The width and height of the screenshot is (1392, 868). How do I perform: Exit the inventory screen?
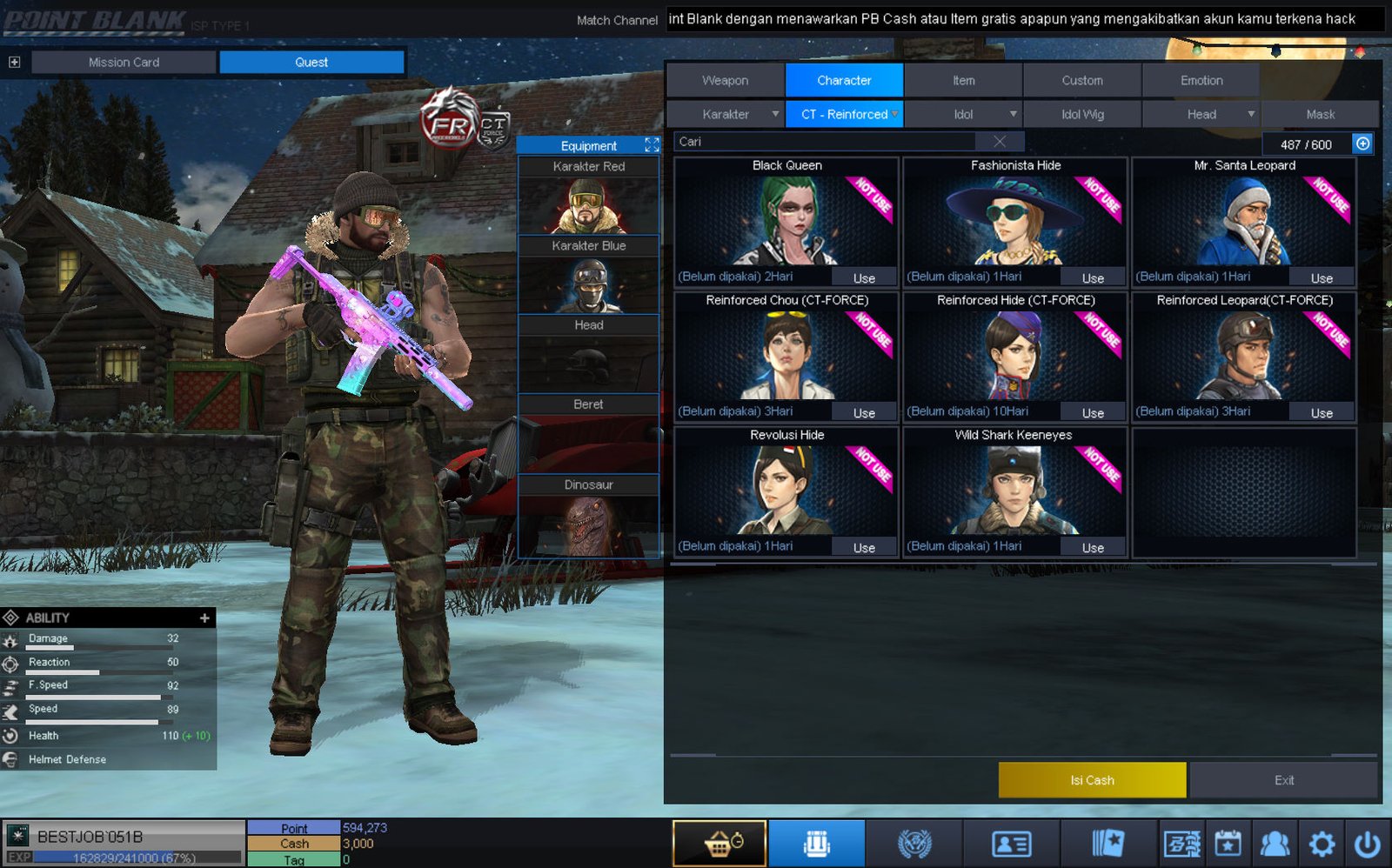pos(1283,780)
